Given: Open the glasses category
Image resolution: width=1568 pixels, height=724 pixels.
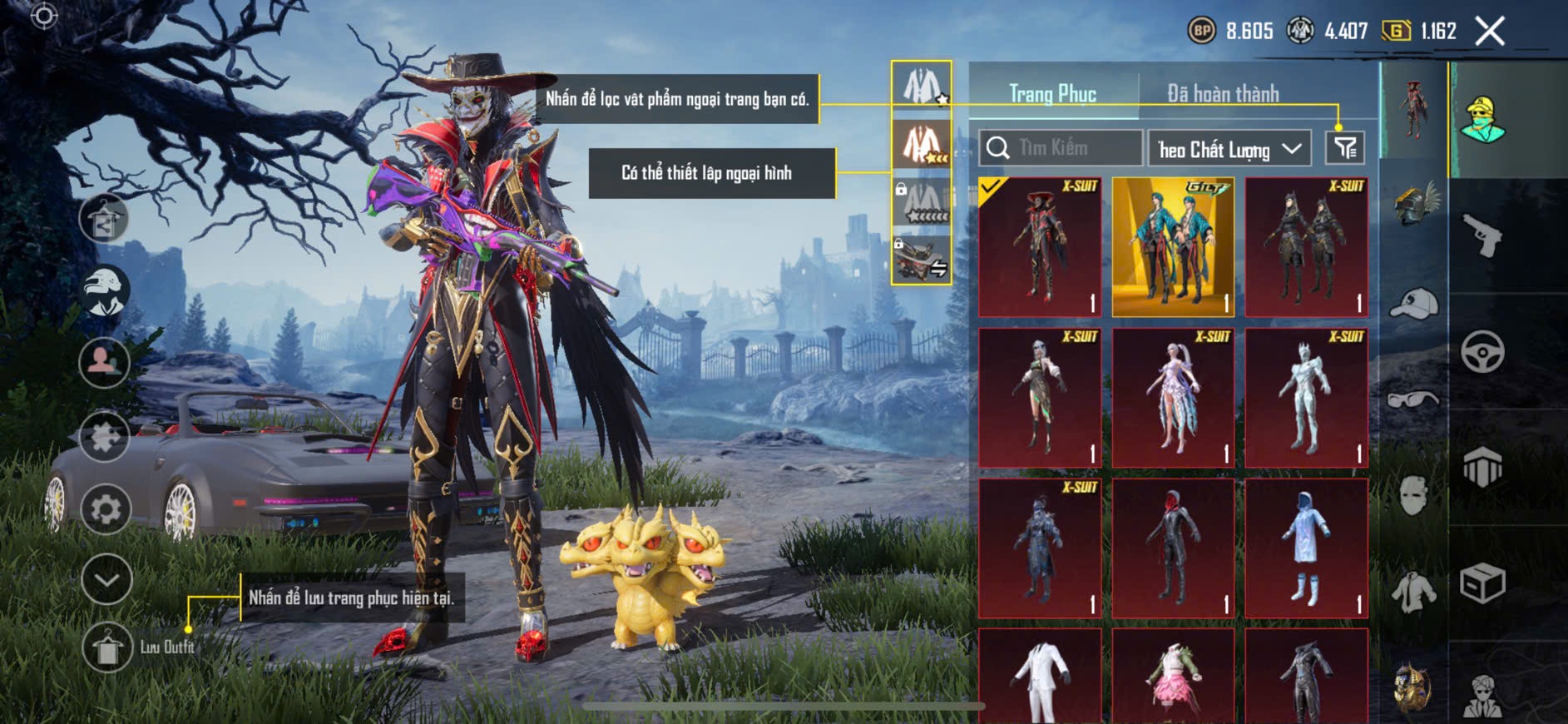Looking at the screenshot, I should (1413, 400).
